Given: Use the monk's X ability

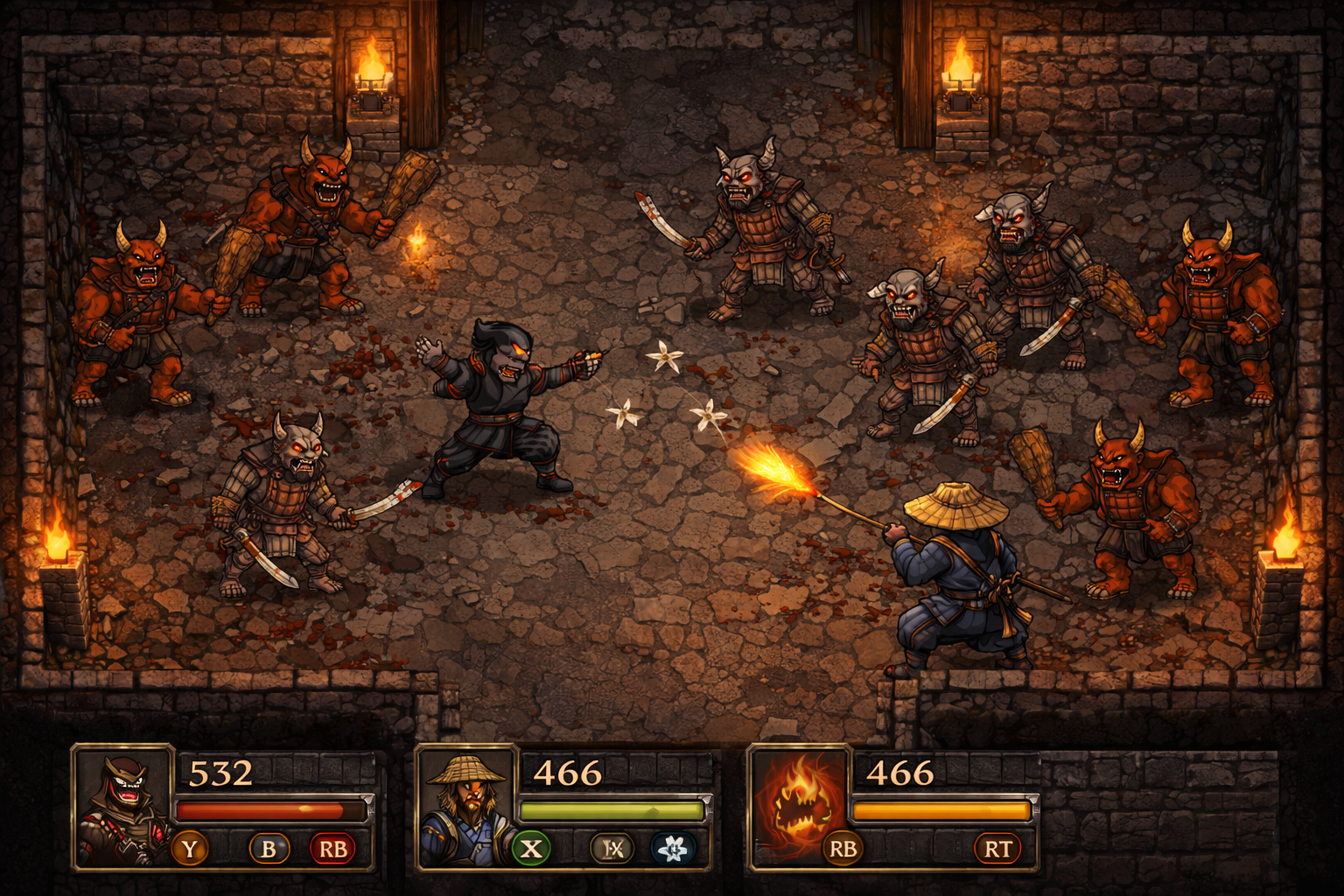Looking at the screenshot, I should (530, 846).
